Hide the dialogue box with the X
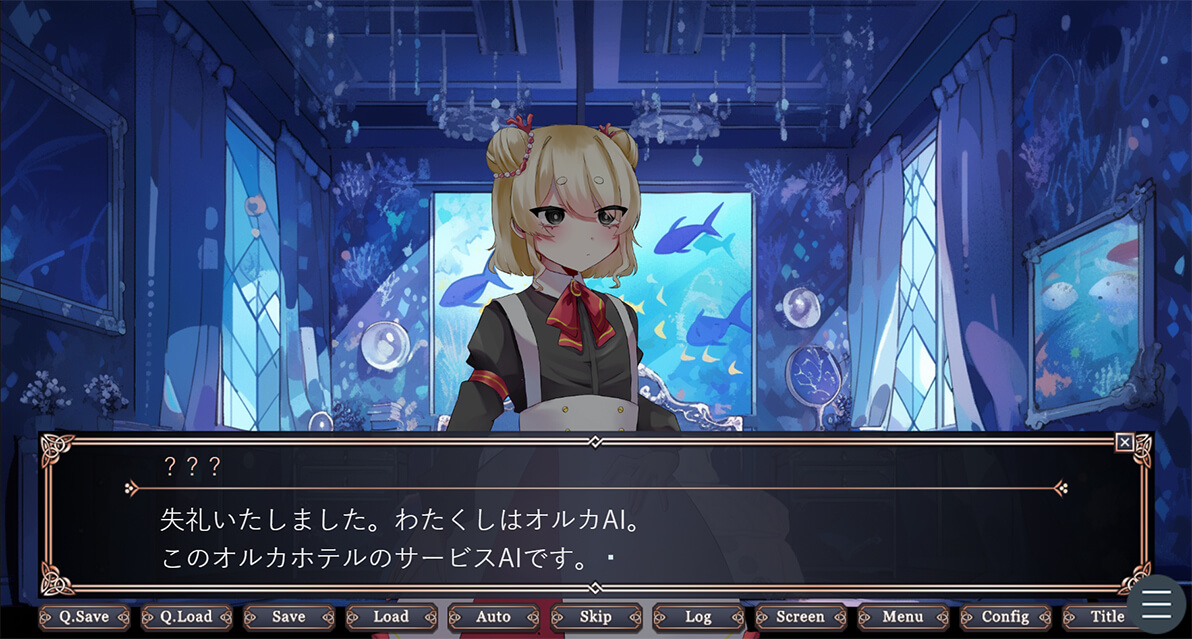 point(1125,442)
